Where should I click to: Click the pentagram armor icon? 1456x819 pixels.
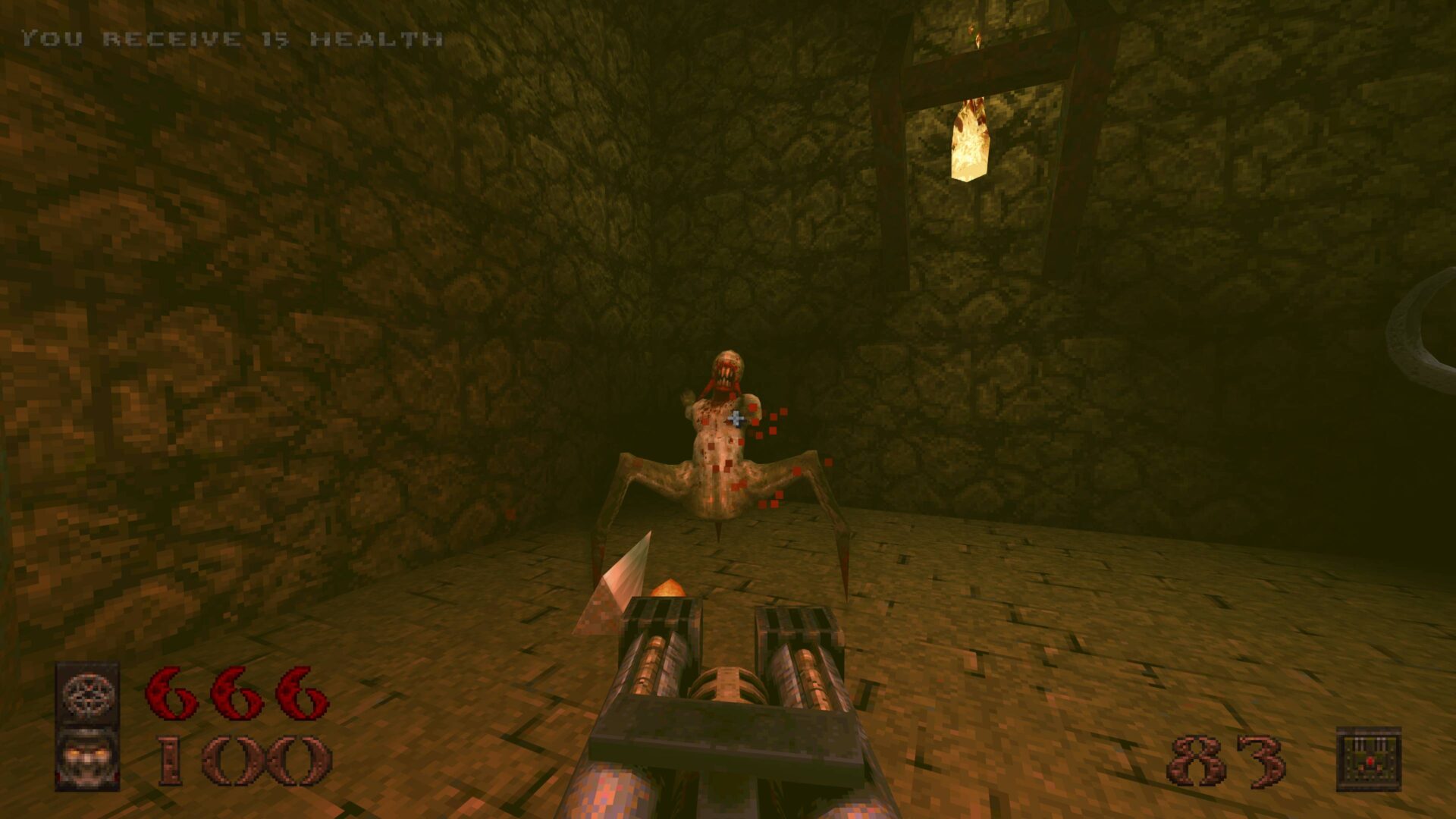(x=88, y=693)
